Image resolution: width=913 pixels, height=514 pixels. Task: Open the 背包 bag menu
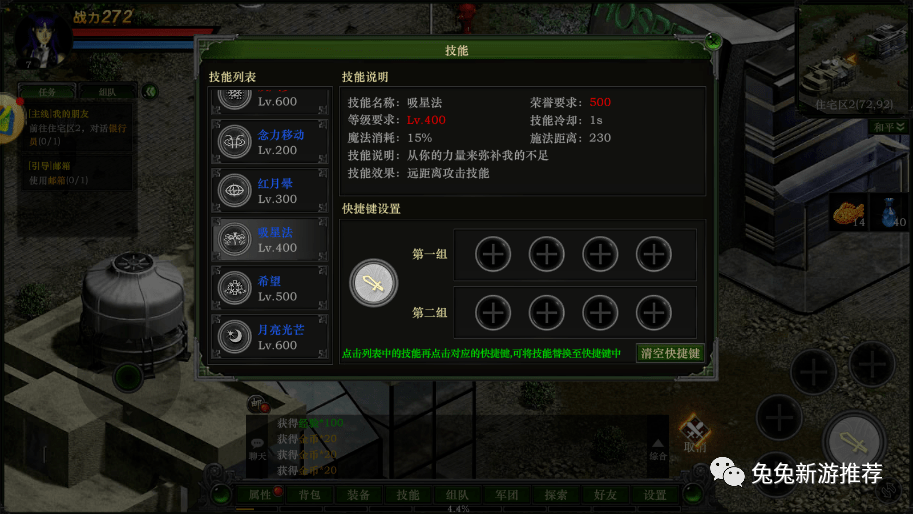click(x=309, y=495)
